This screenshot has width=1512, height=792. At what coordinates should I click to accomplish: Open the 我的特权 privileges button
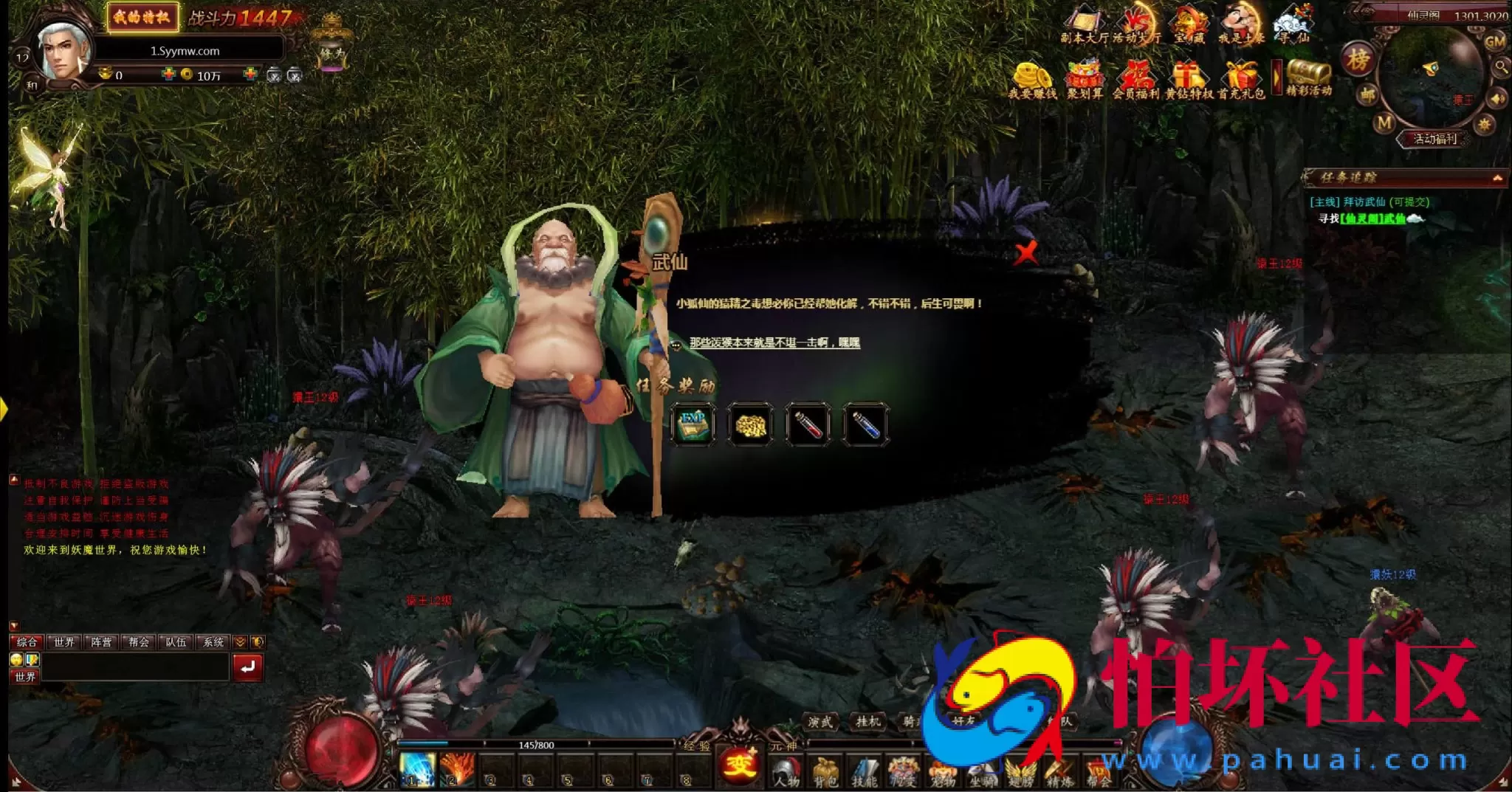tap(142, 17)
